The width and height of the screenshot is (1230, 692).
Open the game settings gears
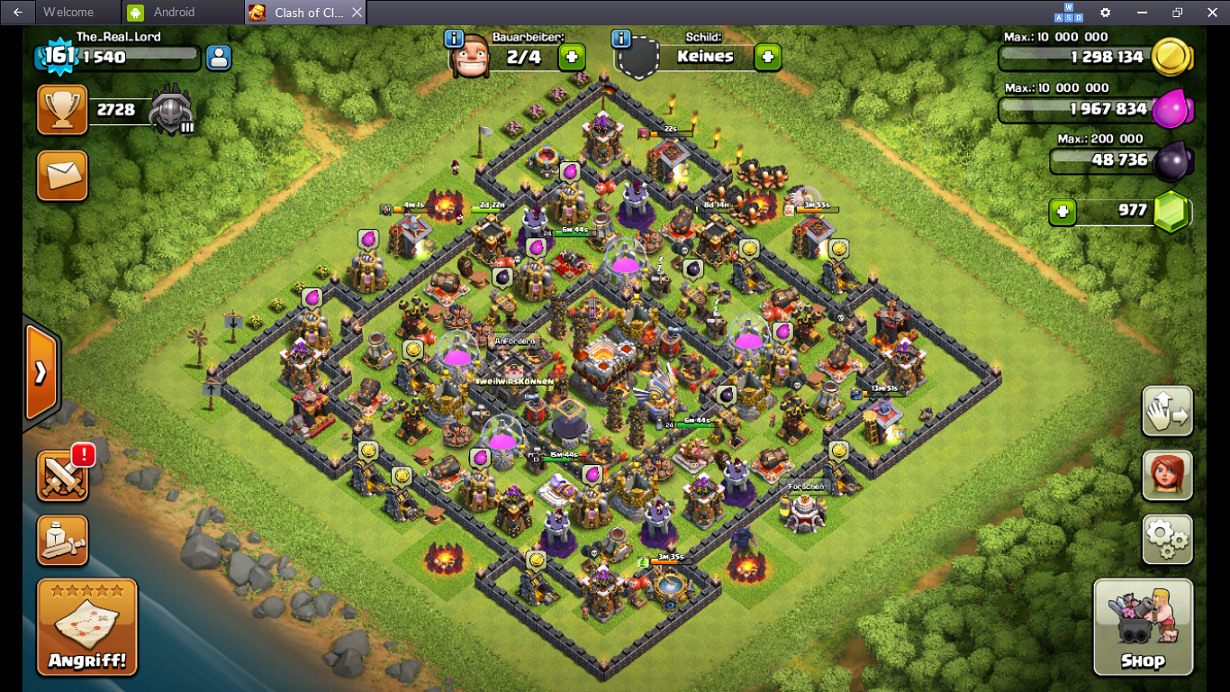[1167, 540]
